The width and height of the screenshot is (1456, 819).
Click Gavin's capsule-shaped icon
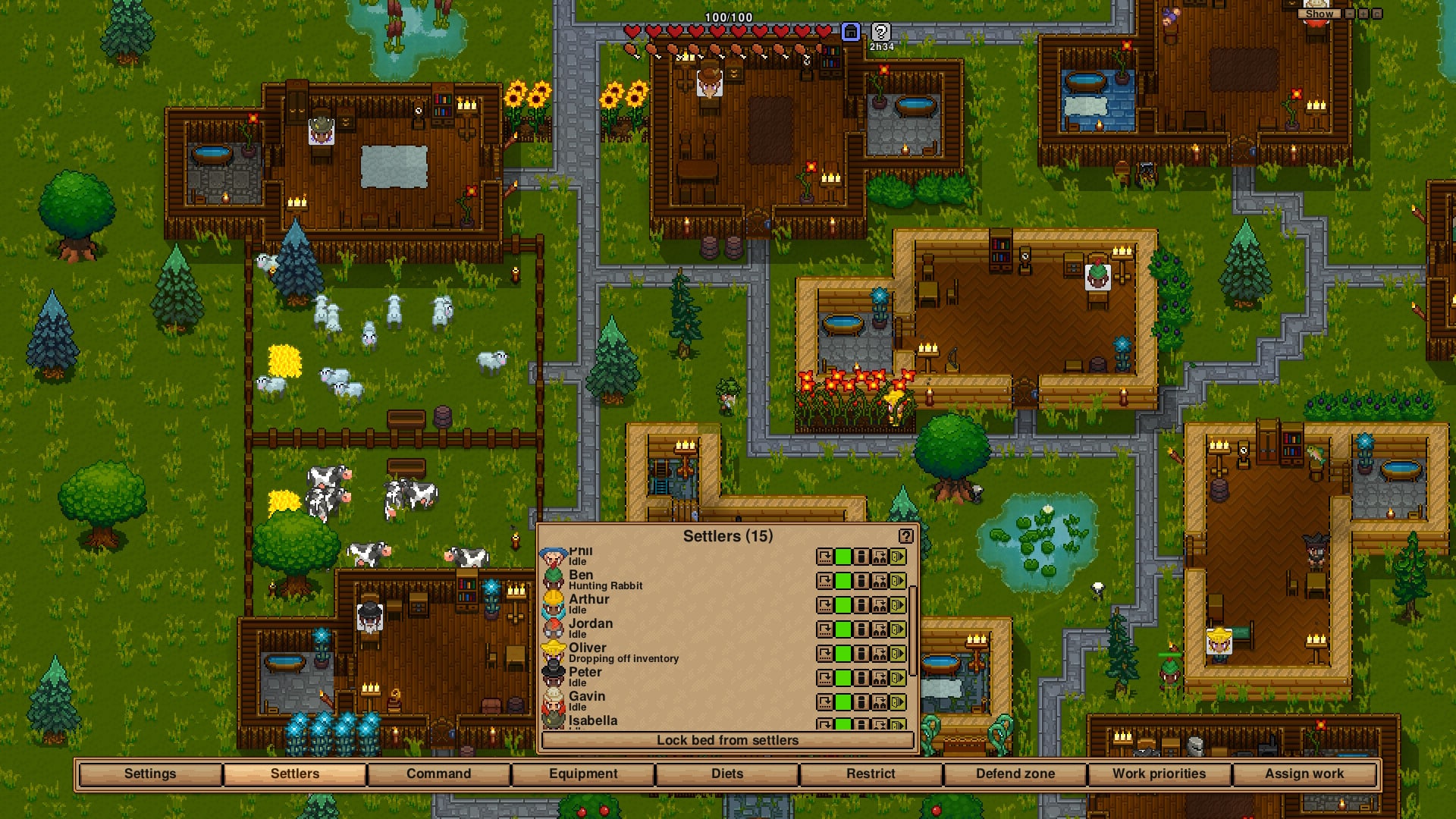pos(861,702)
